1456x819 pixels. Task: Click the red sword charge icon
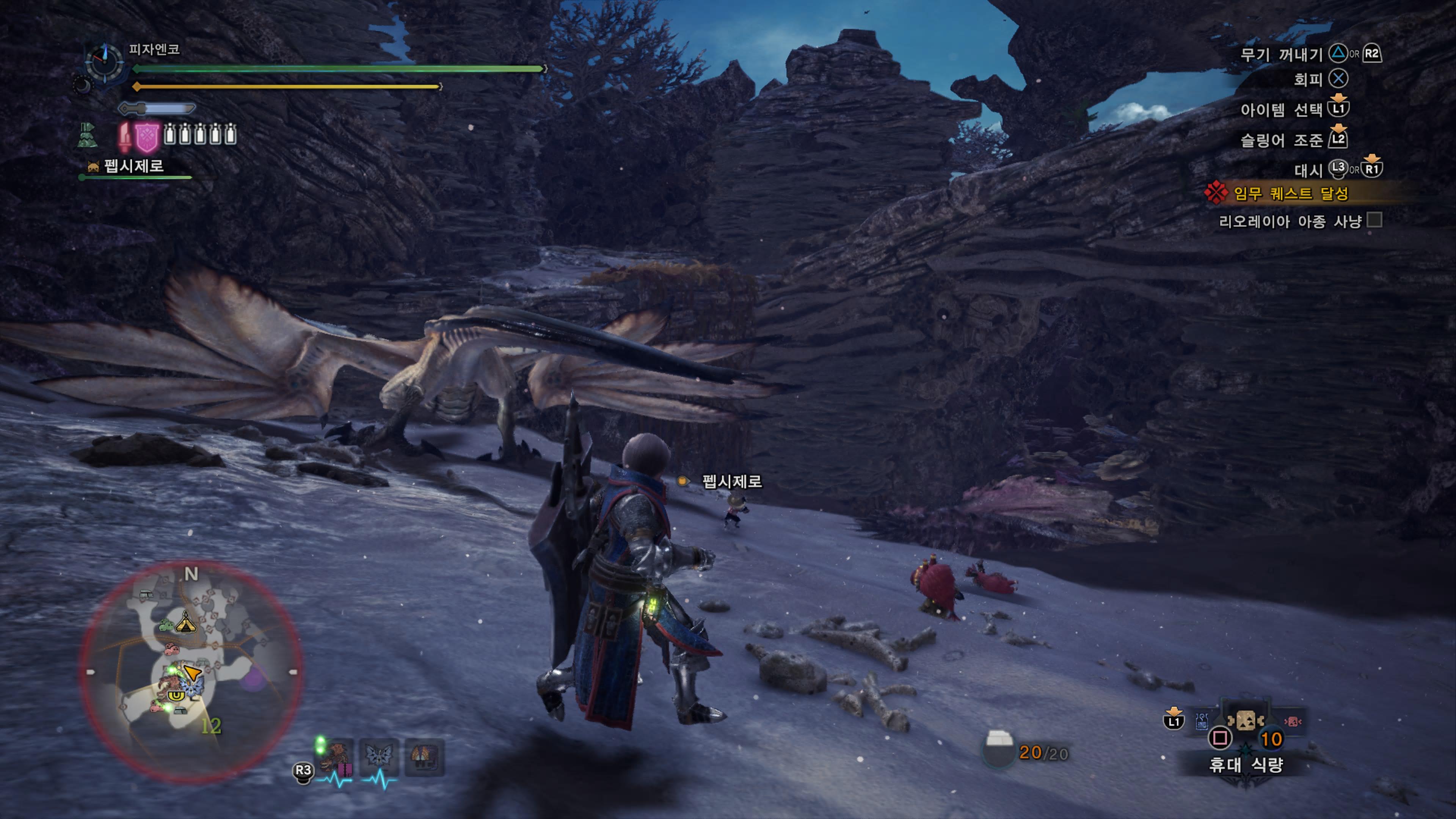pos(124,136)
